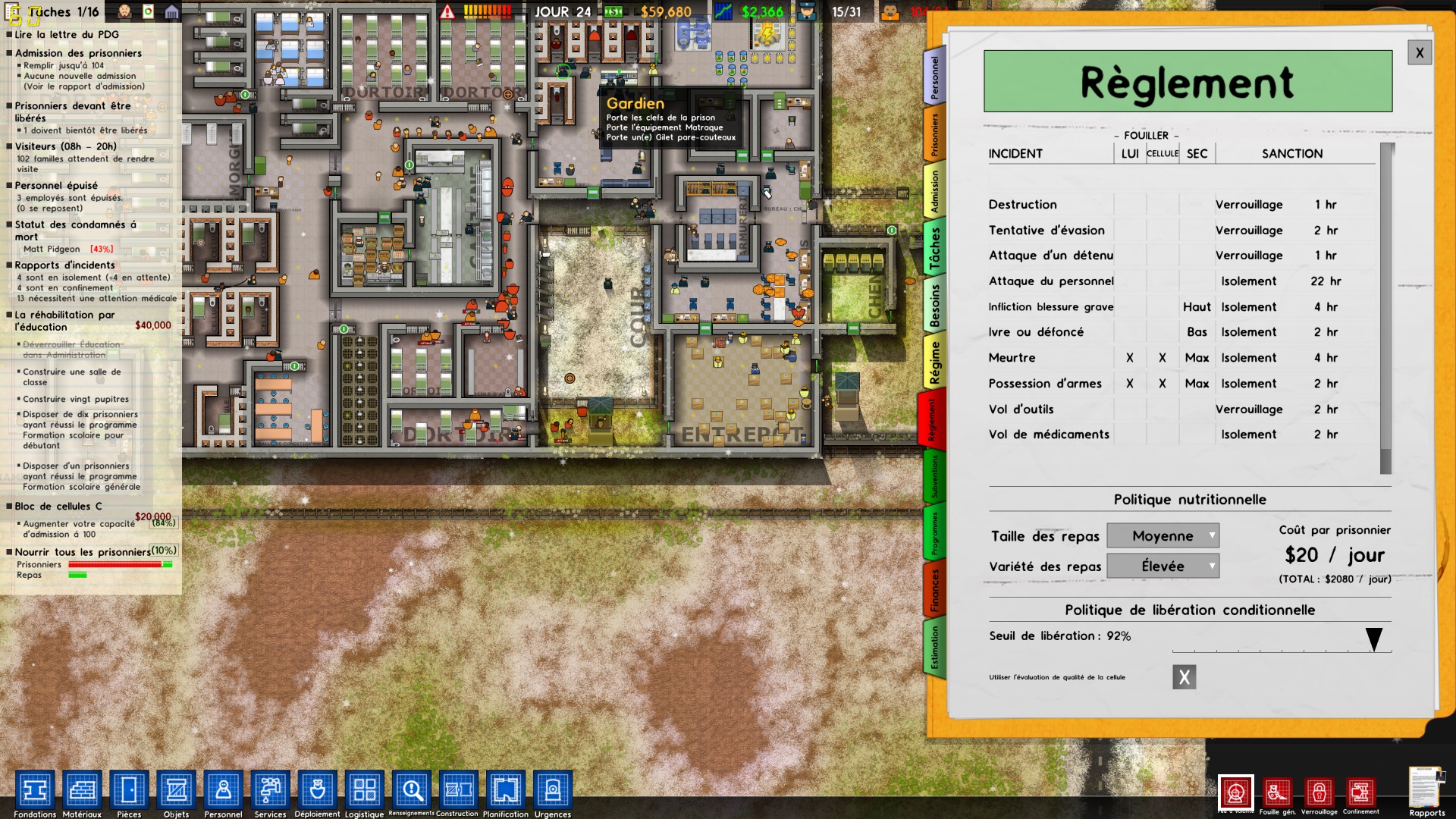Image resolution: width=1456 pixels, height=819 pixels.
Task: Disable Utiliser l'évaluation de qualité de la cellule
Action: coord(1185,676)
